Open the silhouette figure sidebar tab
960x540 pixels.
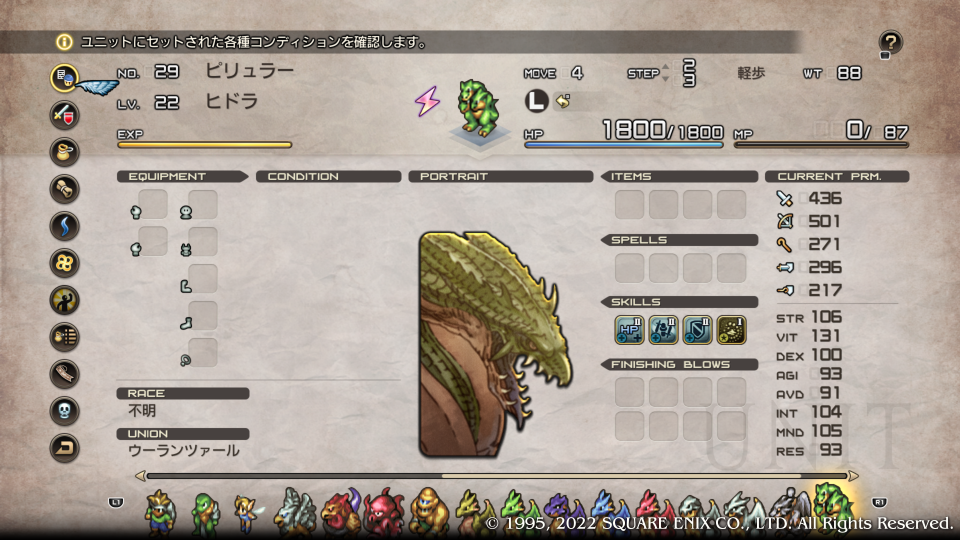(x=65, y=299)
